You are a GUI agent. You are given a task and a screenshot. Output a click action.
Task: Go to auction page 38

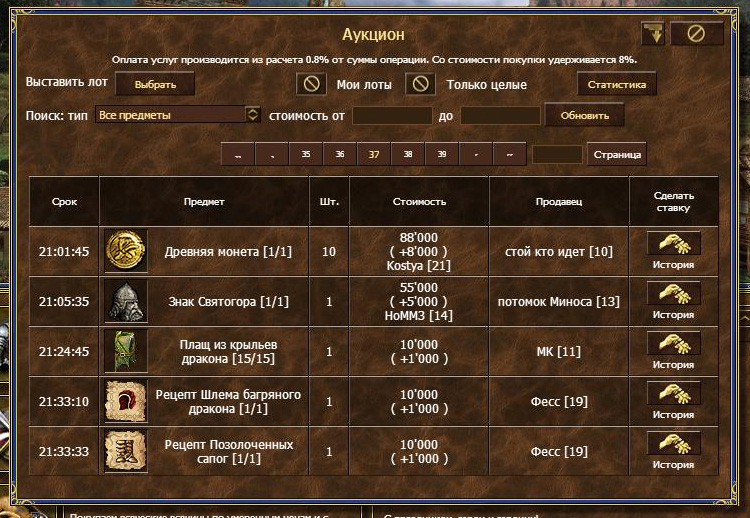pyautogui.click(x=407, y=155)
